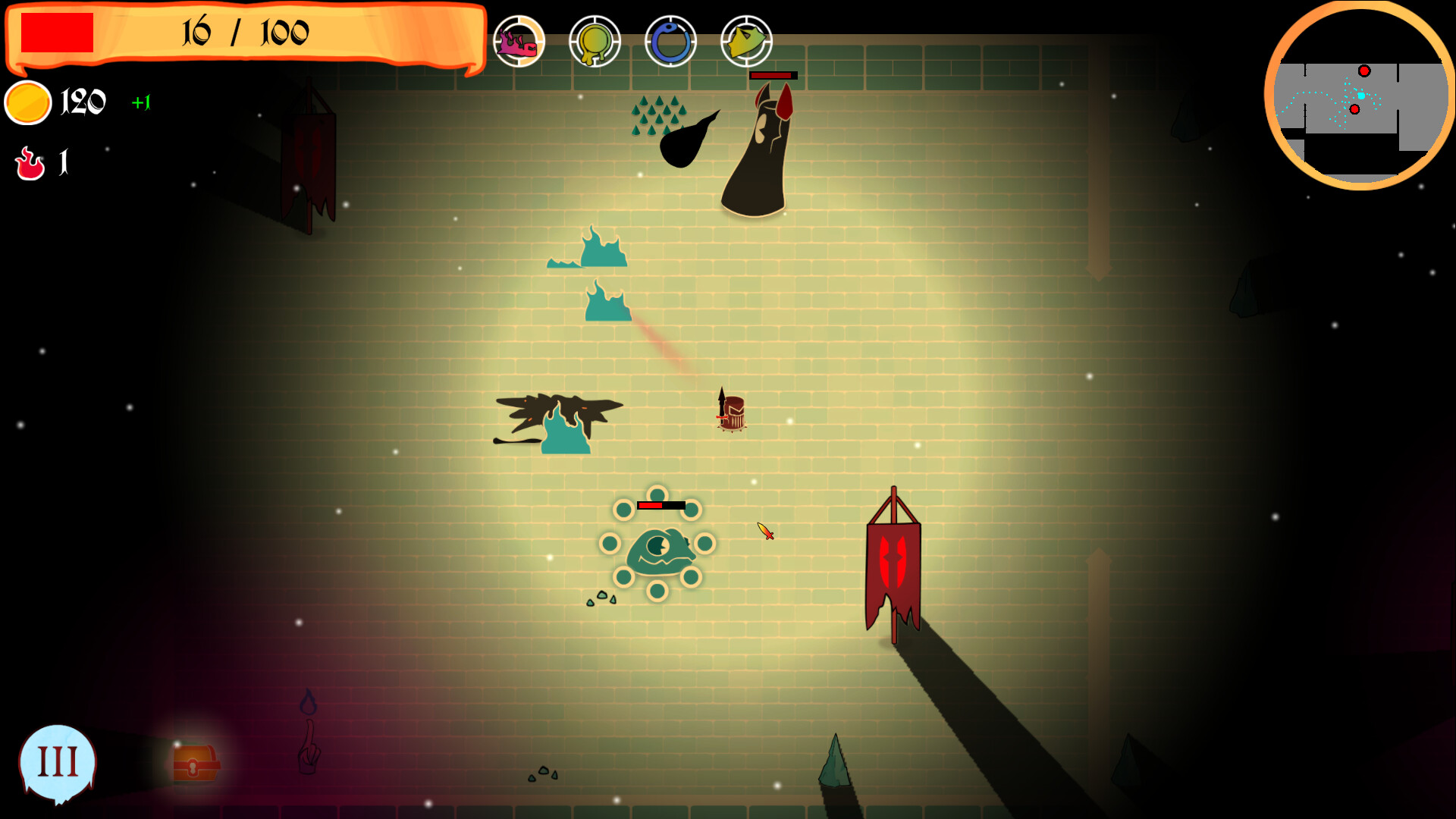Click the gold coin currency icon
The height and width of the screenshot is (819, 1456).
click(x=29, y=101)
